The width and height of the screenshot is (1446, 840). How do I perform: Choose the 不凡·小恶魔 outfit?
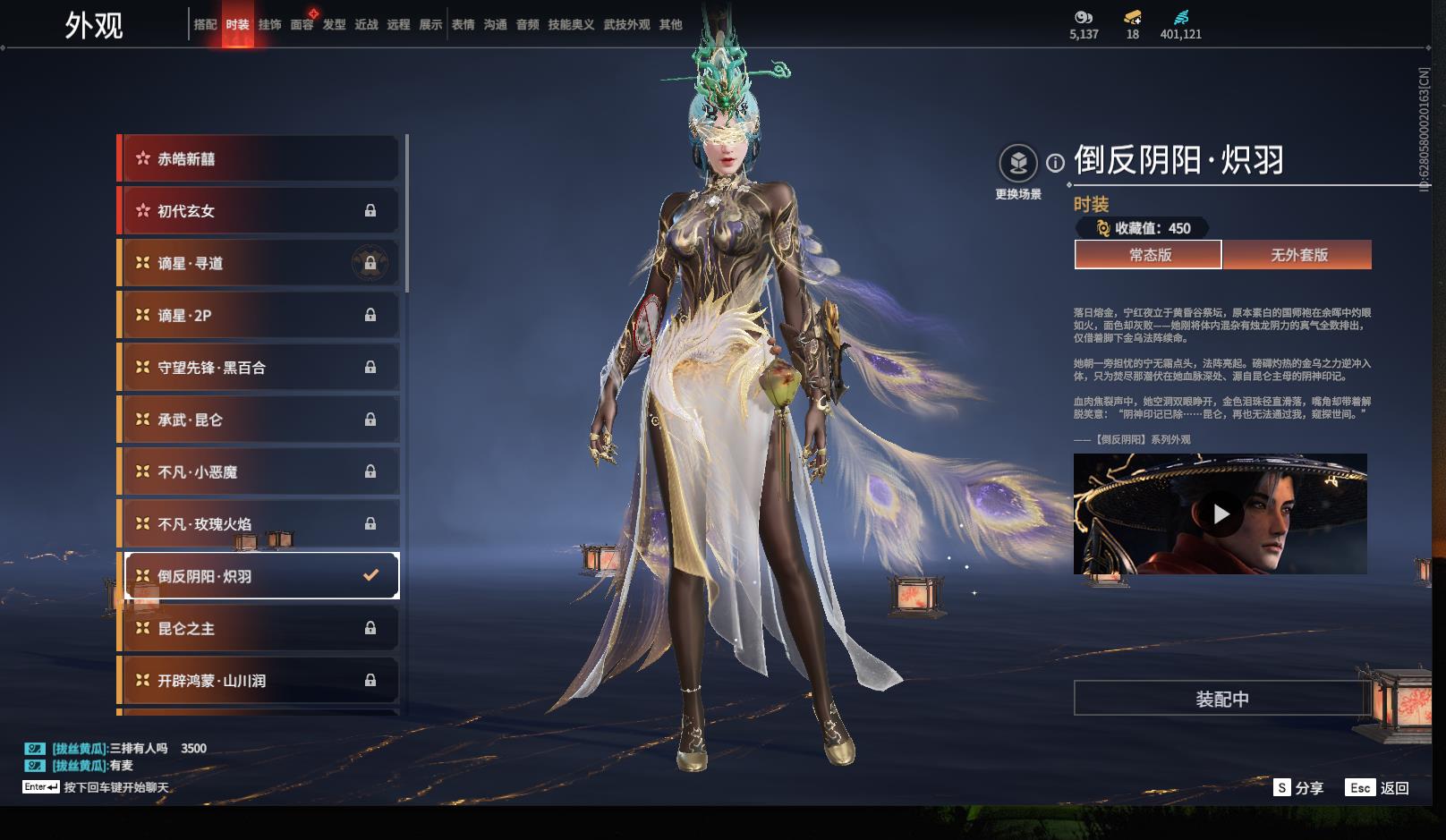(259, 472)
